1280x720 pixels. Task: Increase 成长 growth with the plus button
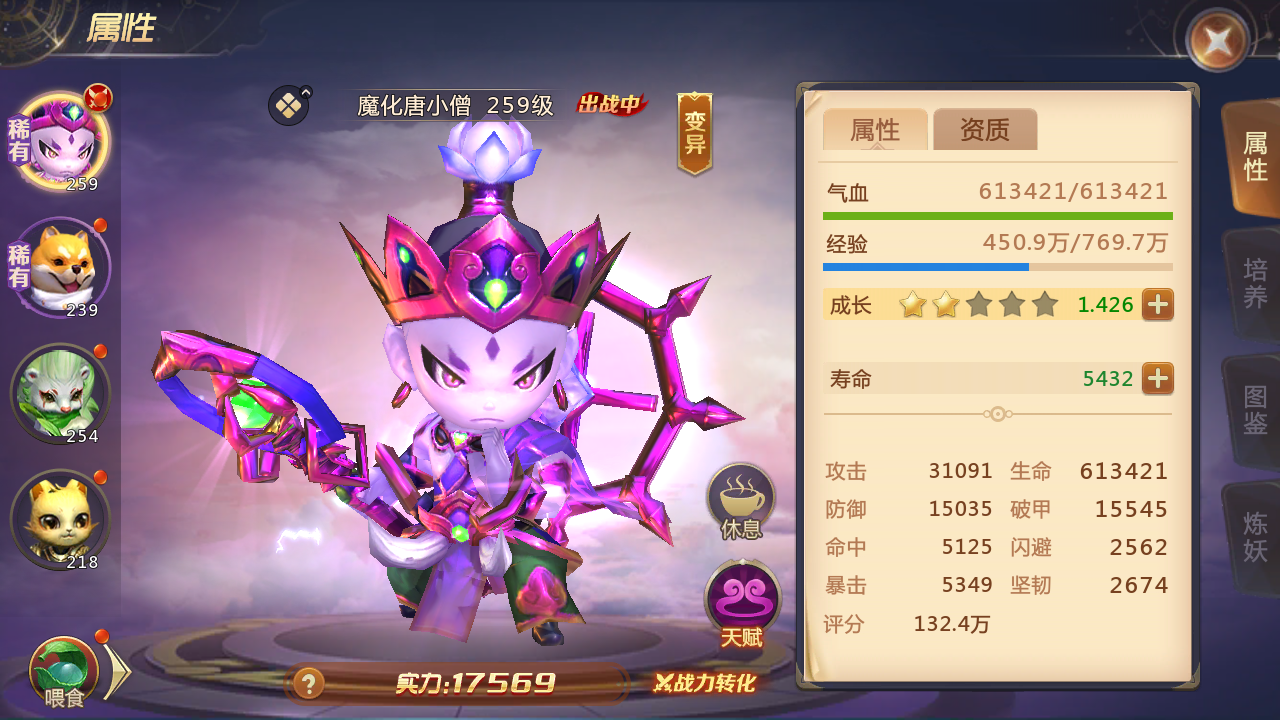1157,304
